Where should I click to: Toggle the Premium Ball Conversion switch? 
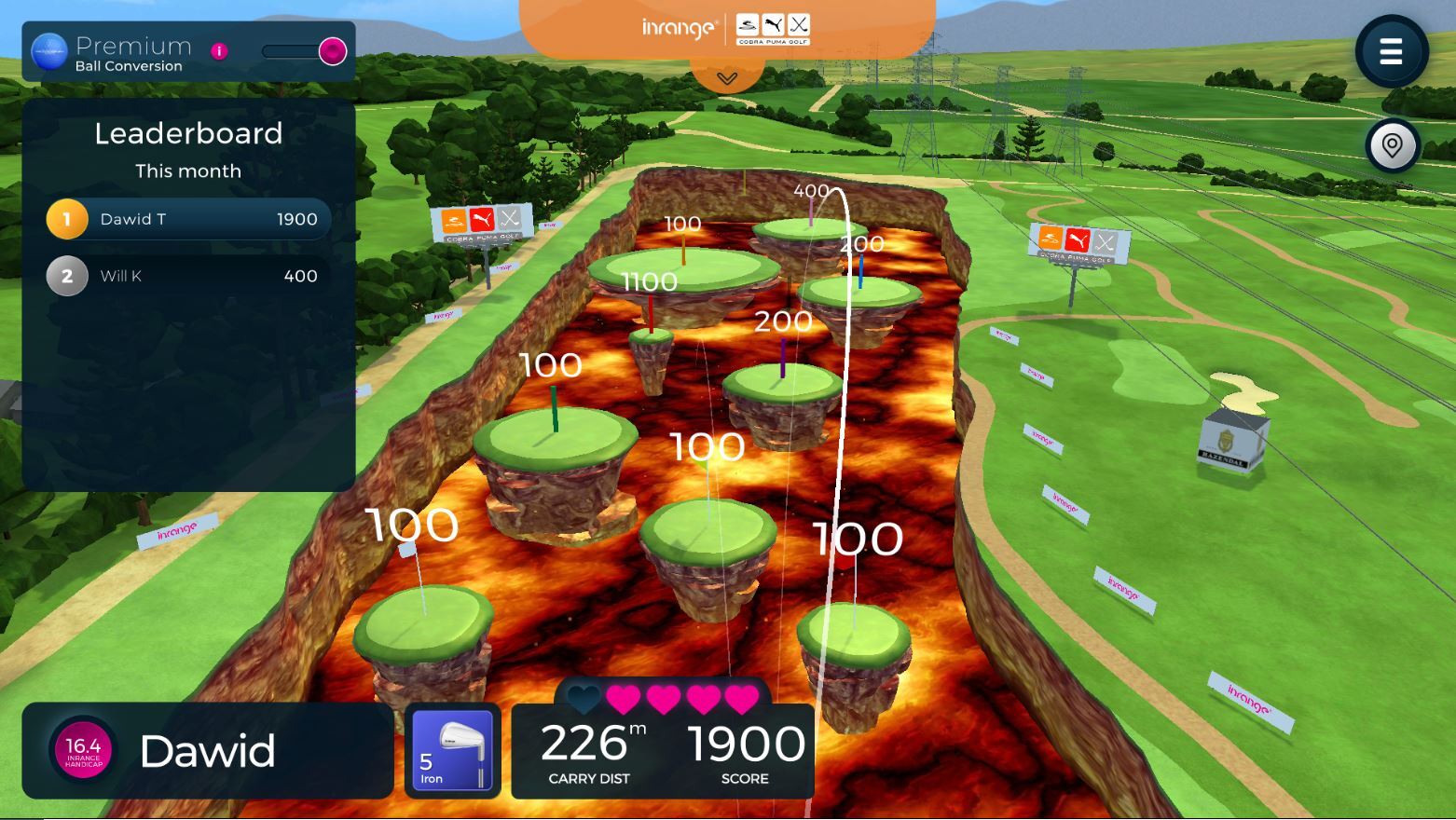331,53
